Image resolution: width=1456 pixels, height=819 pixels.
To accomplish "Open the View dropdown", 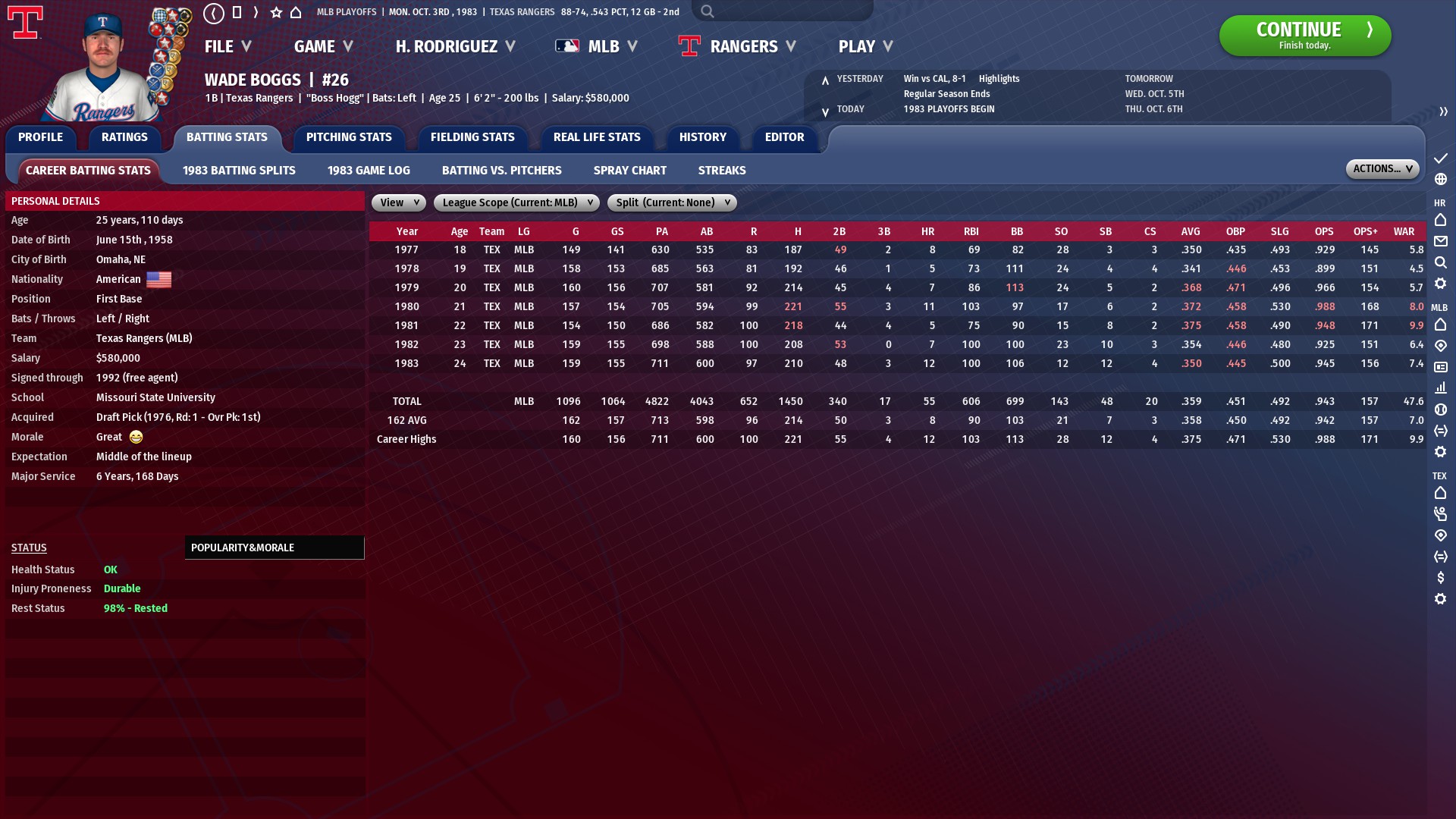I will [397, 202].
